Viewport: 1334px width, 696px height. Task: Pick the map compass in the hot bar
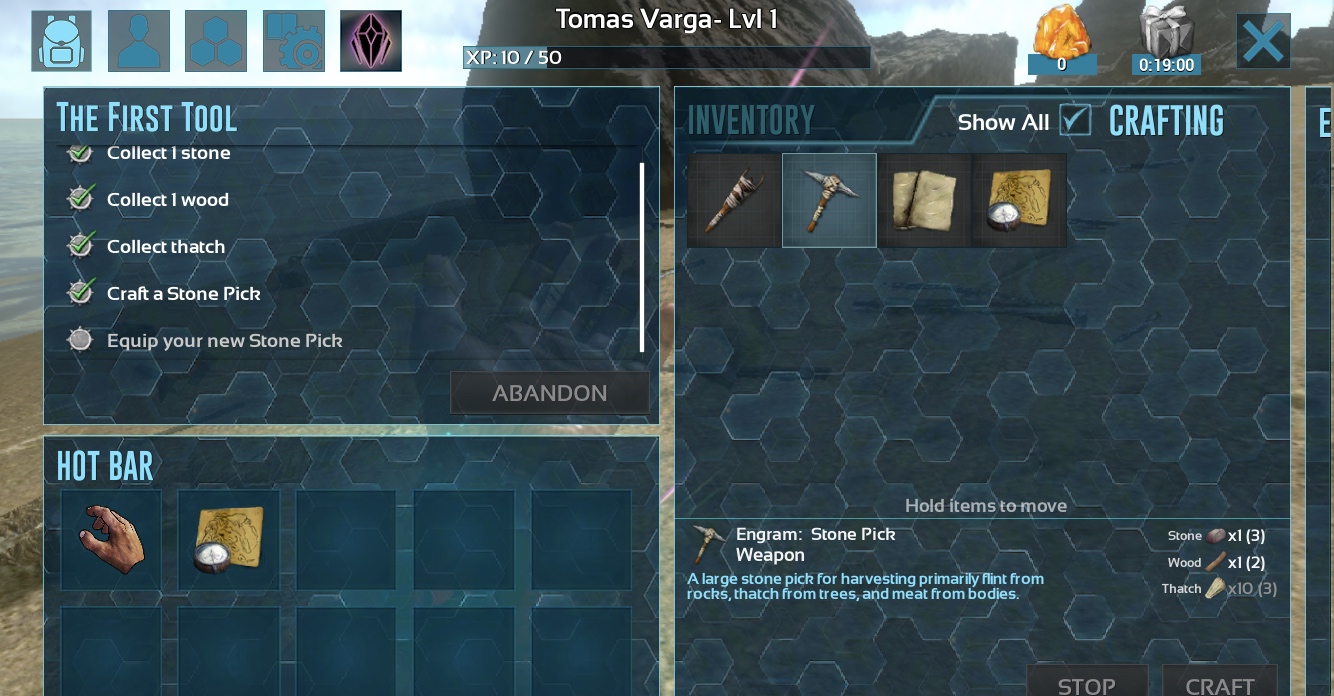[x=229, y=538]
